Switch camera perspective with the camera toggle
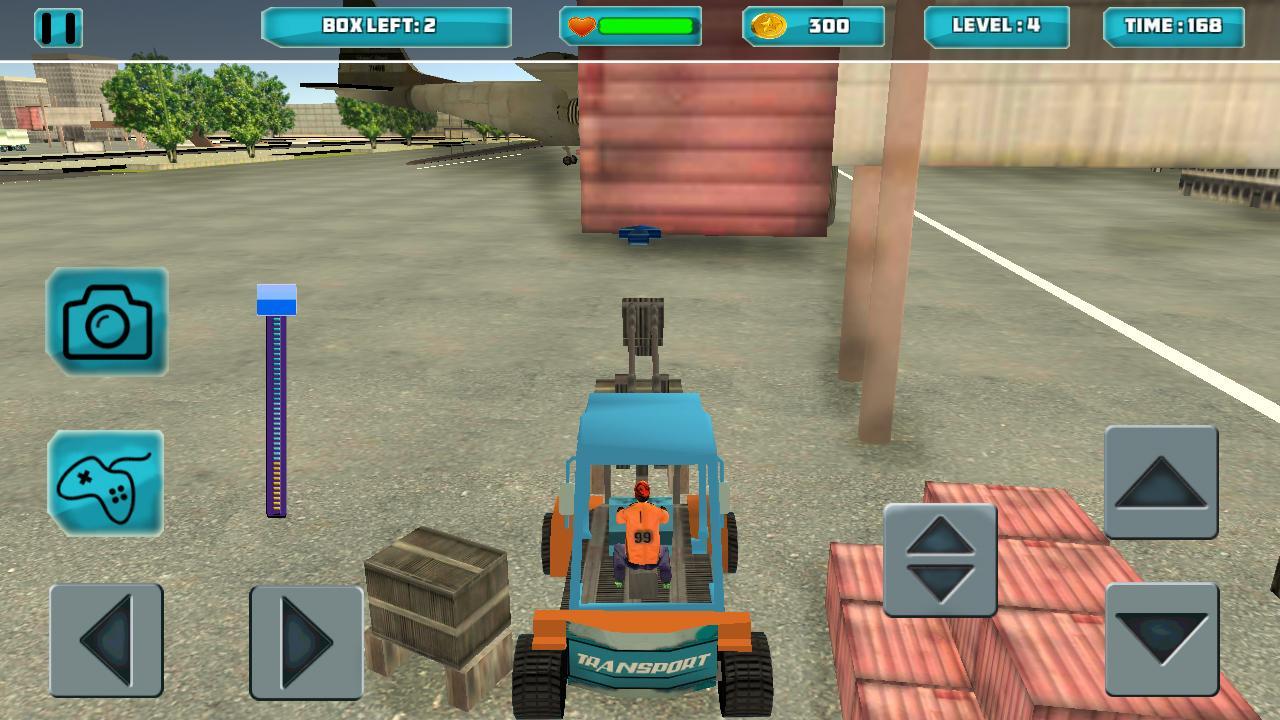1280x720 pixels. tap(107, 322)
